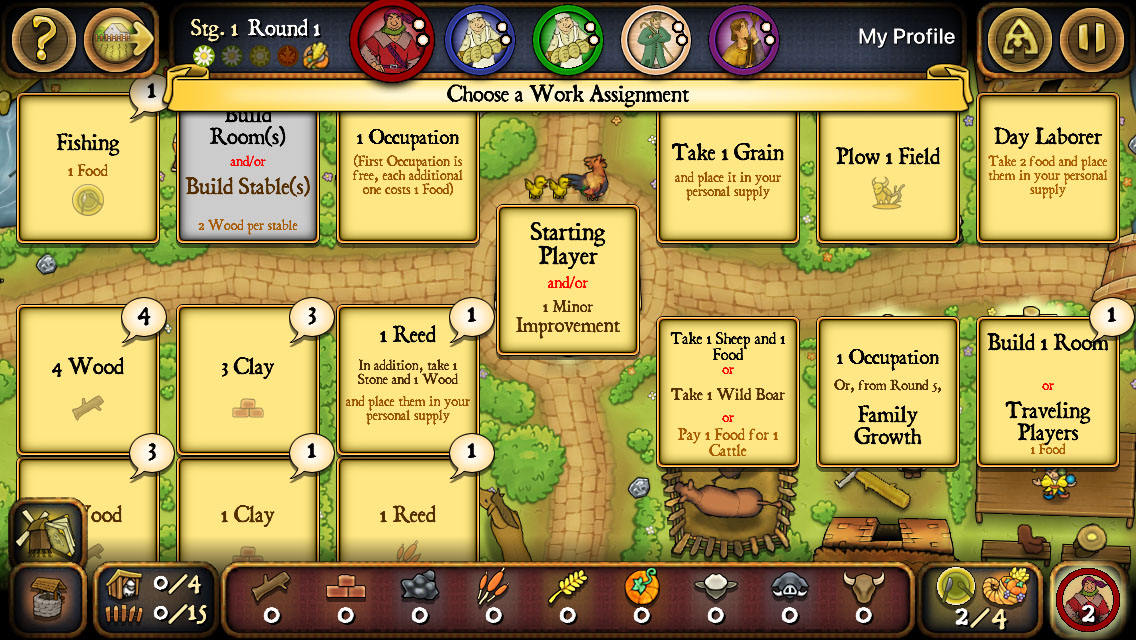Select the red player portrait

pos(388,38)
